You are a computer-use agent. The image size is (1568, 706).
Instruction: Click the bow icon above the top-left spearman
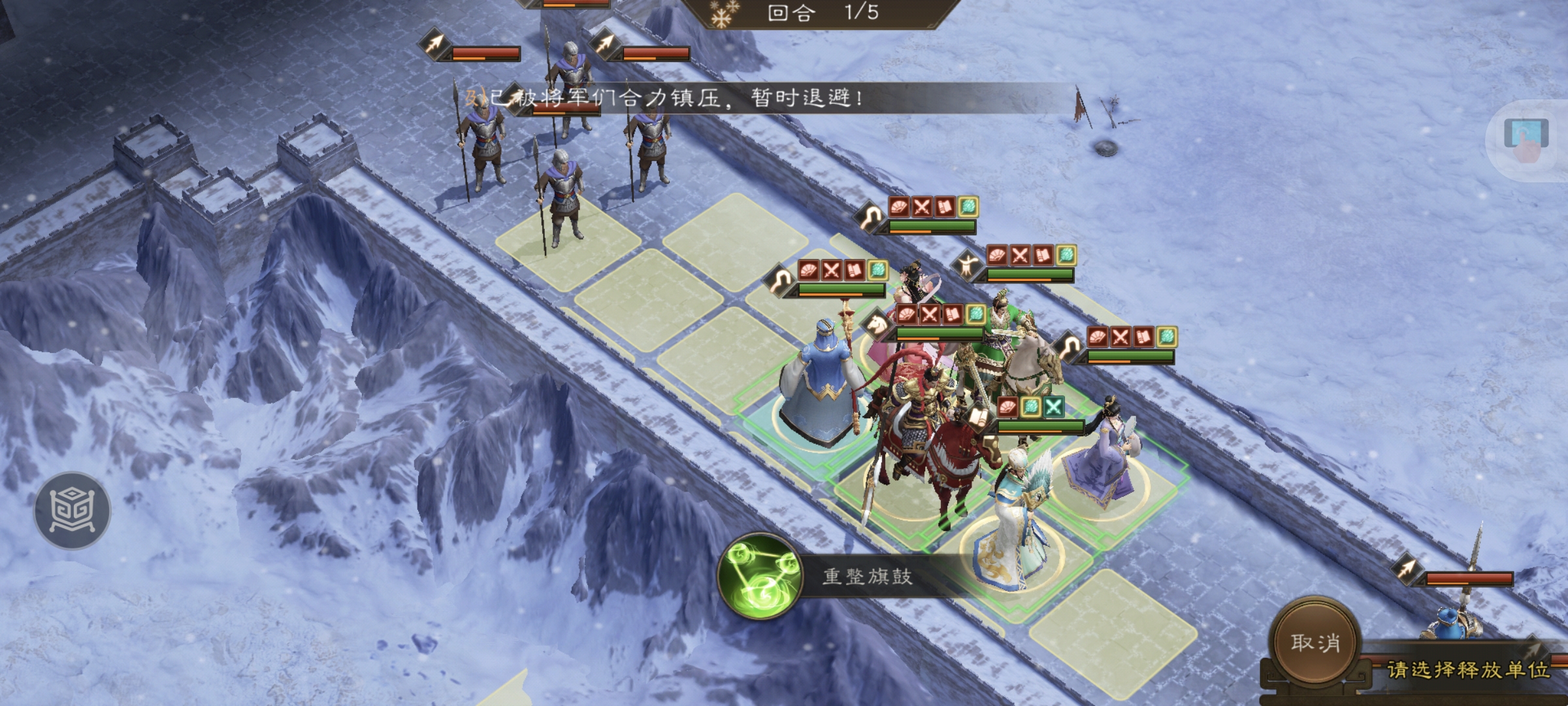click(435, 46)
